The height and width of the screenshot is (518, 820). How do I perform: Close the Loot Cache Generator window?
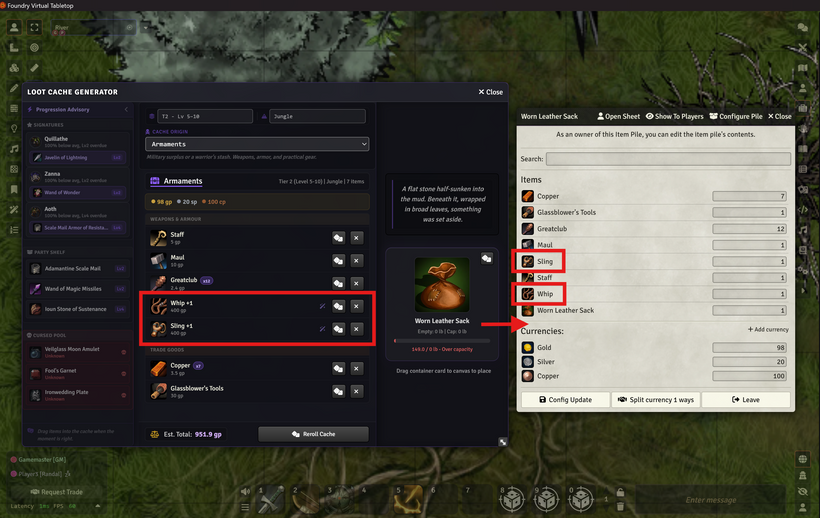pos(490,92)
